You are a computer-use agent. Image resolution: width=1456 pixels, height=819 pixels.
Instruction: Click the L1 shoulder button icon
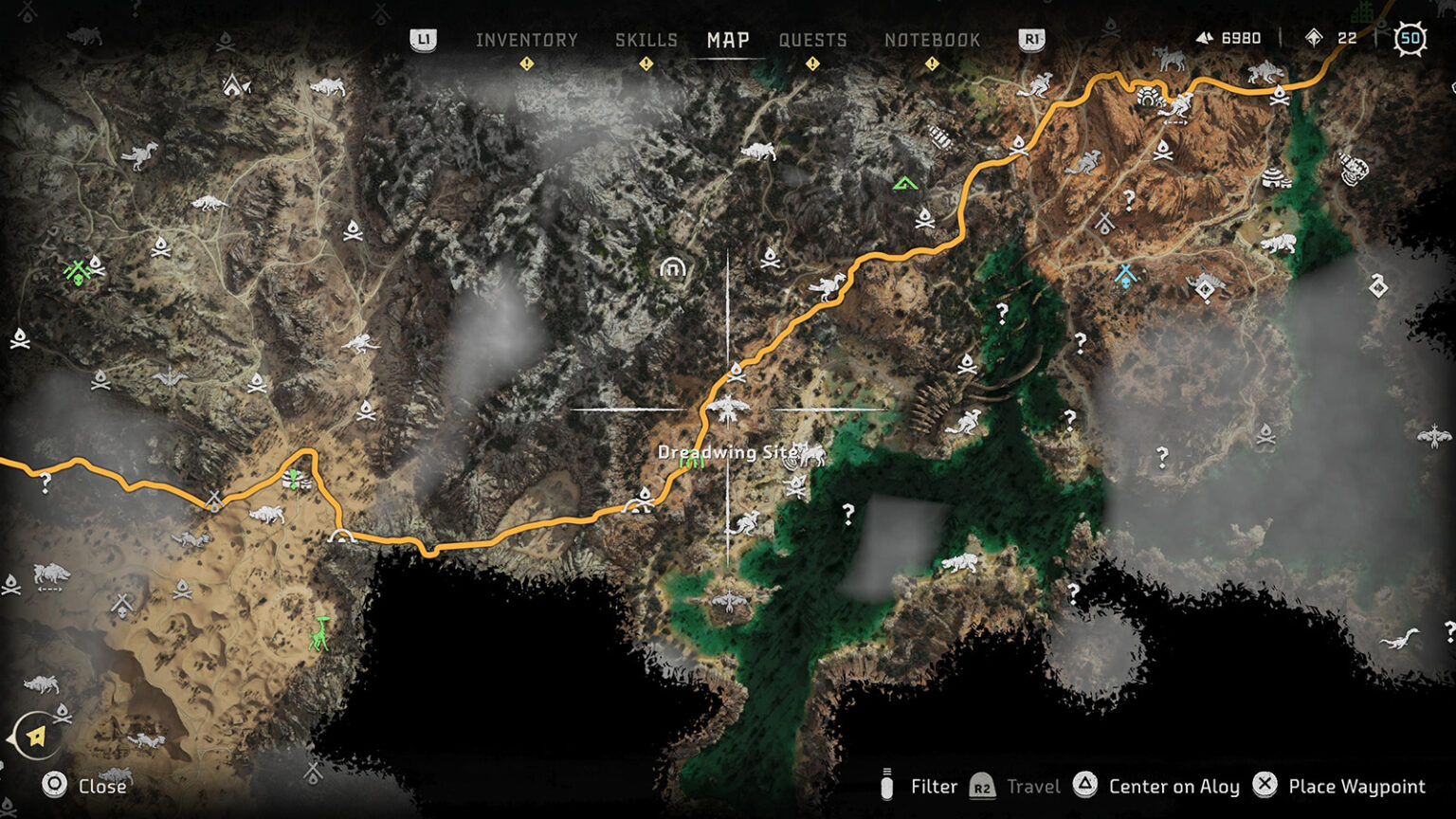click(x=424, y=40)
